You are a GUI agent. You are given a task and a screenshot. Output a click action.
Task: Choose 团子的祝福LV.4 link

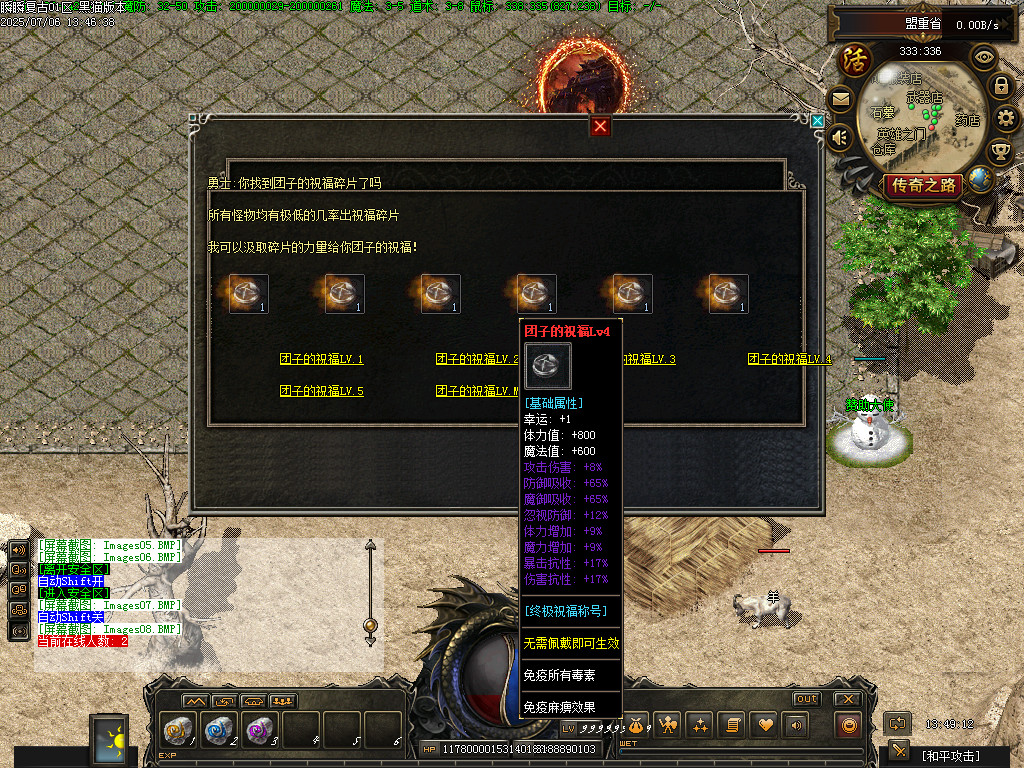pos(789,360)
